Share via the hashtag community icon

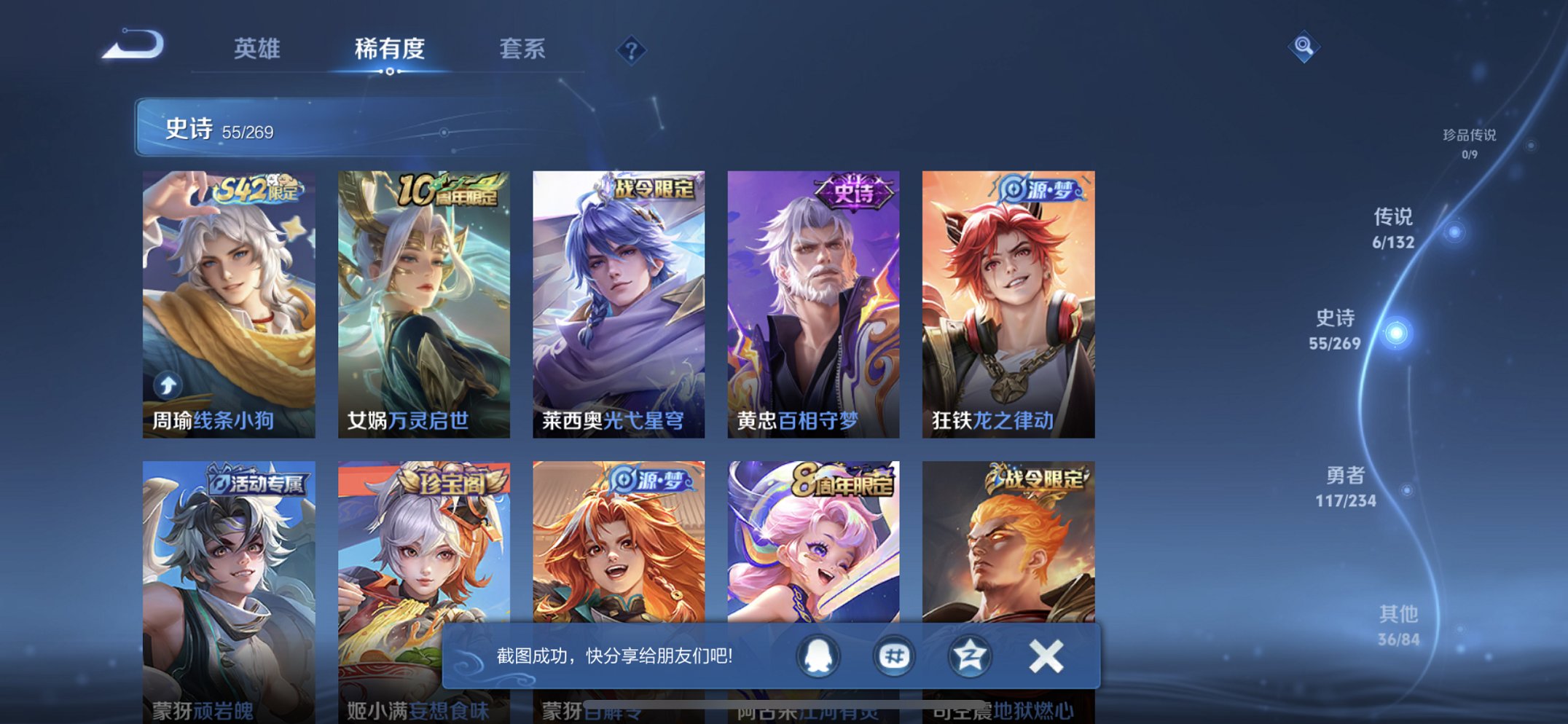click(x=894, y=655)
